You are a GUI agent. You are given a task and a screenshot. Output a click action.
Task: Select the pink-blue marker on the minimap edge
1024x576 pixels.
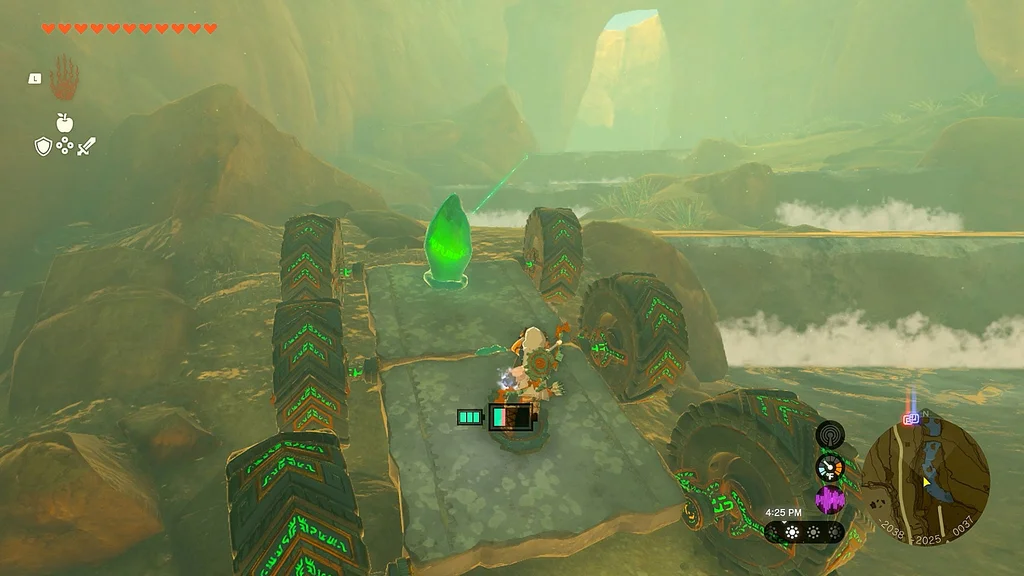coord(911,419)
